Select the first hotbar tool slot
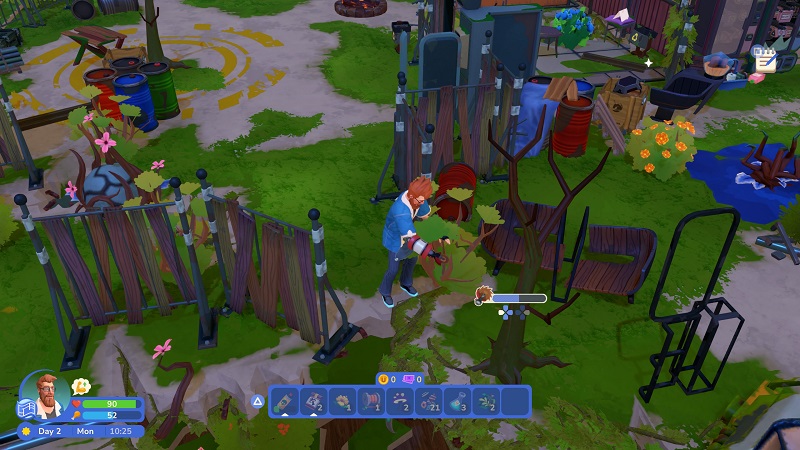The image size is (800, 450). [x=284, y=401]
